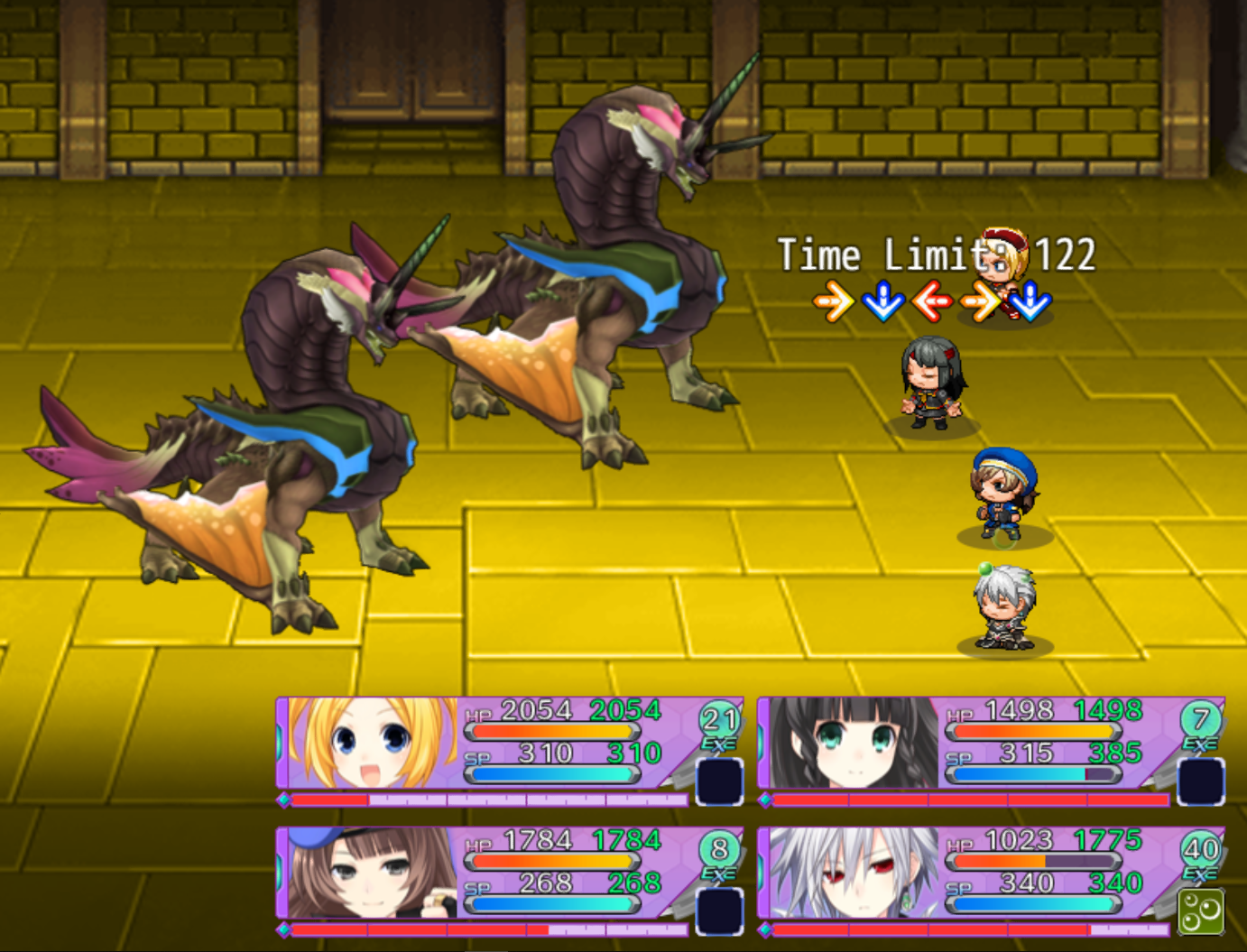Click the blue down arrow in the command sequence

tap(882, 302)
